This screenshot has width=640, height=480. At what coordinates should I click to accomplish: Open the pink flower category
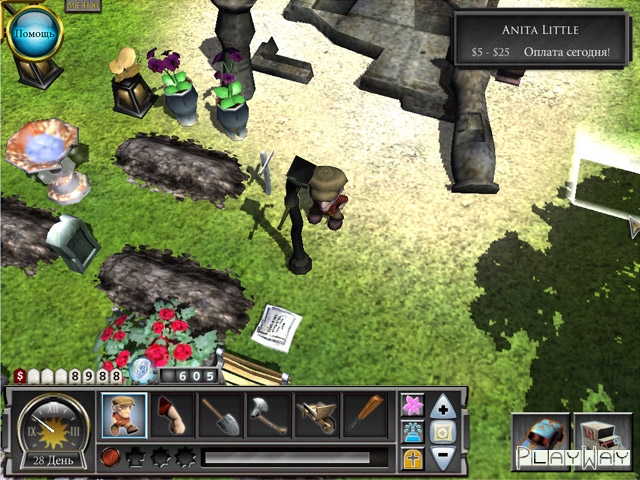[412, 405]
